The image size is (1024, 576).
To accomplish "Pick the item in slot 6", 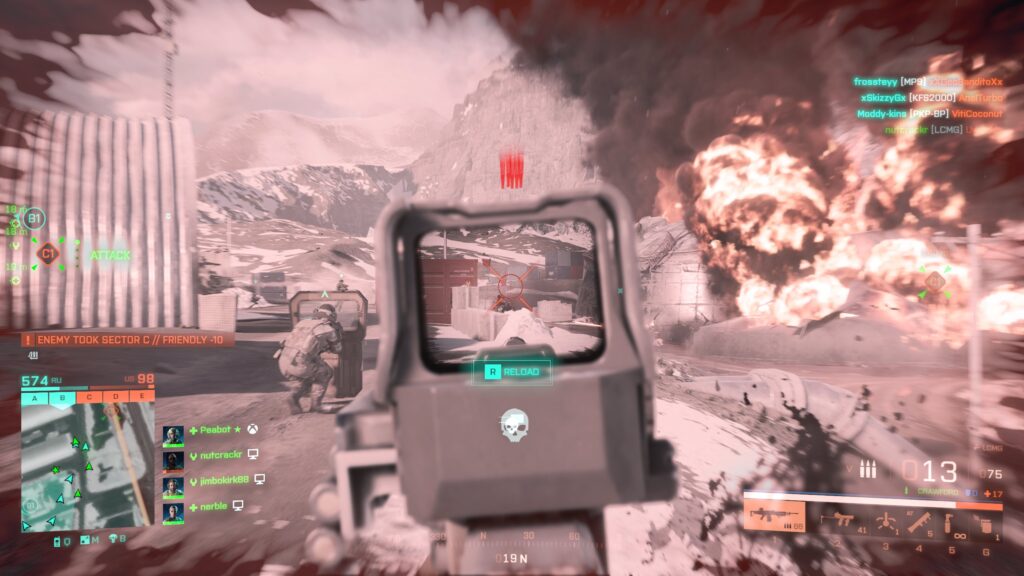I will point(986,524).
